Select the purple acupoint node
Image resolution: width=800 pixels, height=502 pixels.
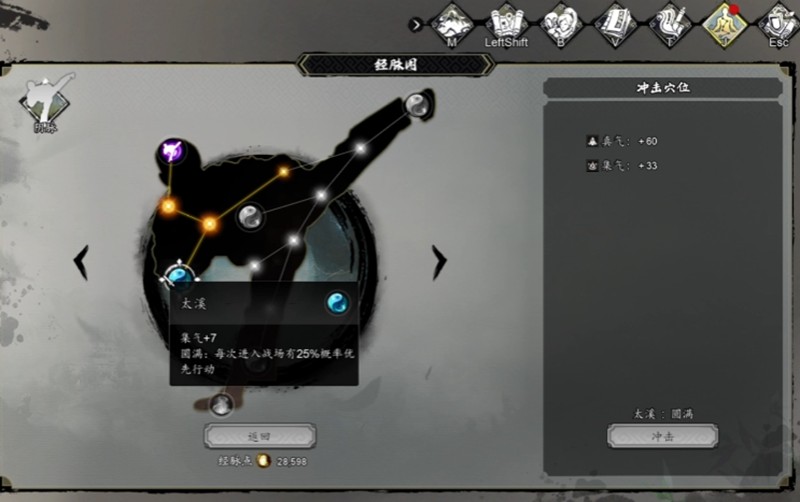click(x=172, y=153)
